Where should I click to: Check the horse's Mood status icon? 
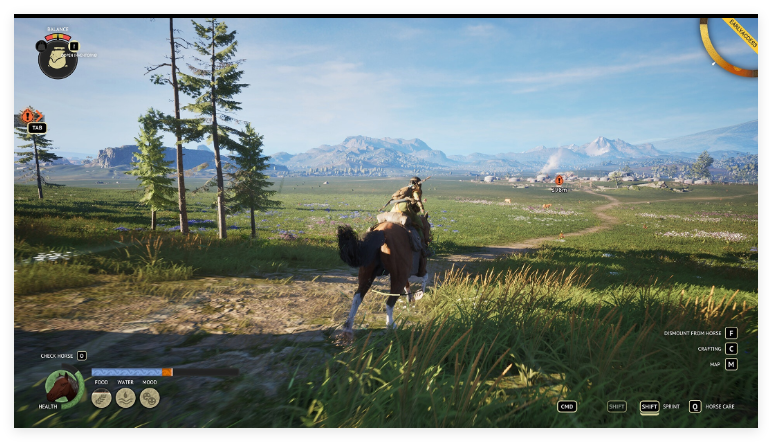coord(150,398)
